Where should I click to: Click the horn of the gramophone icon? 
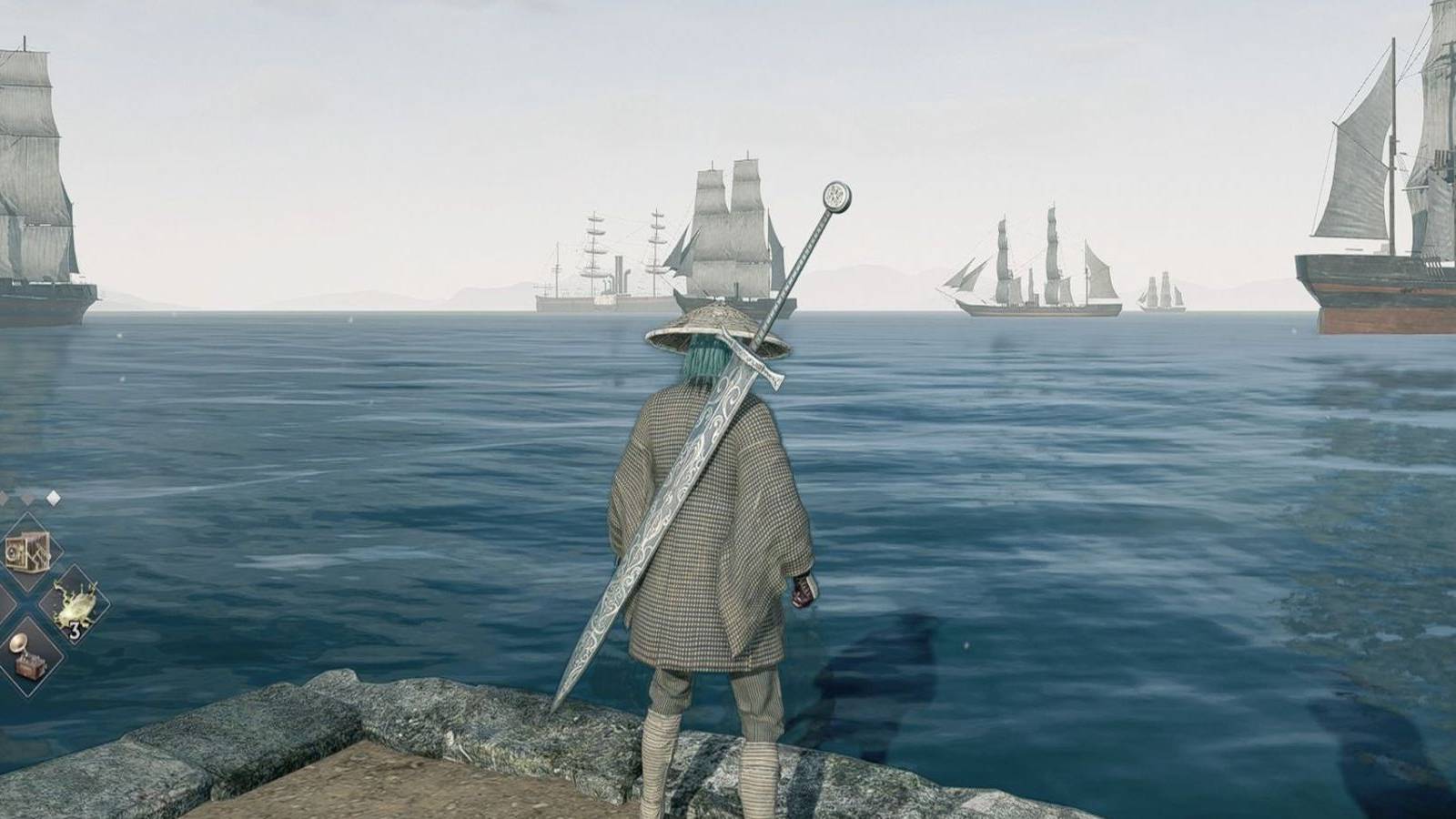pos(19,643)
